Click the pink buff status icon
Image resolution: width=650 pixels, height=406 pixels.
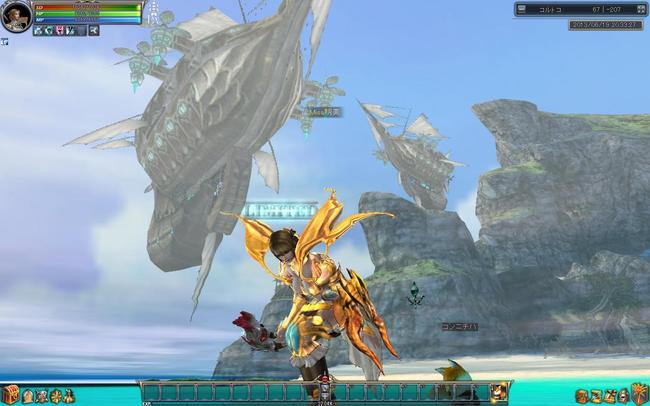60,31
